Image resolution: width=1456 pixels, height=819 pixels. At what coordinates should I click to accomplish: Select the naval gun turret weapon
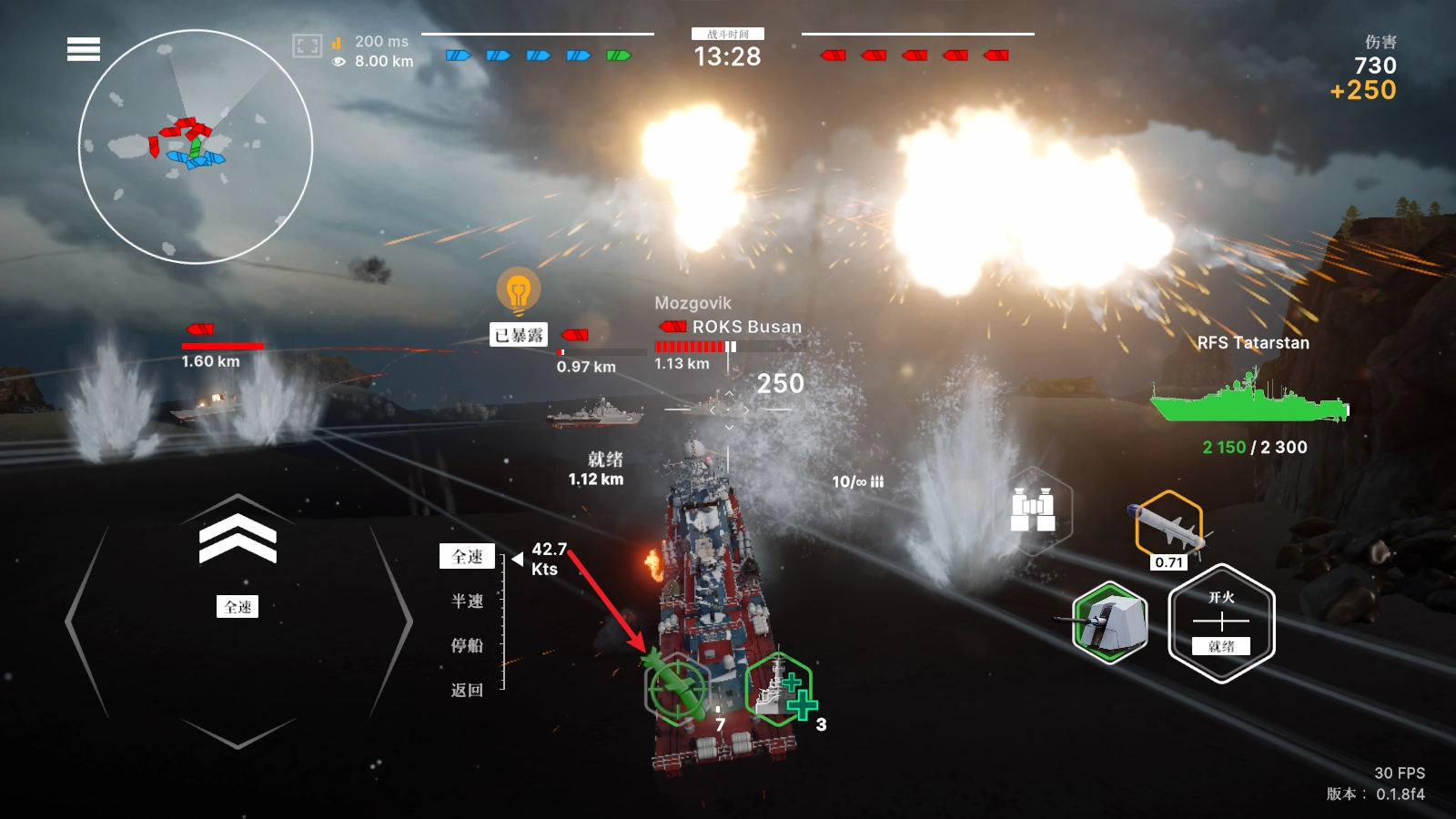point(1110,622)
